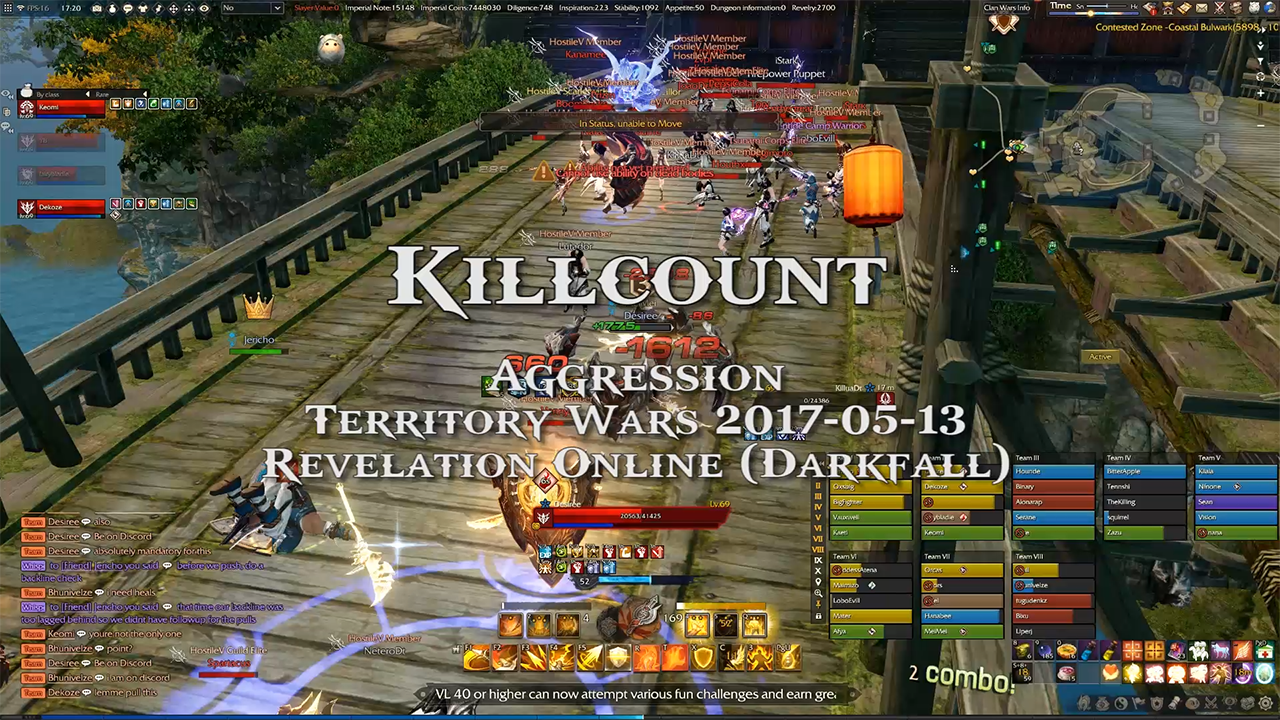Activate the orange heart emote skill

tap(1110, 671)
